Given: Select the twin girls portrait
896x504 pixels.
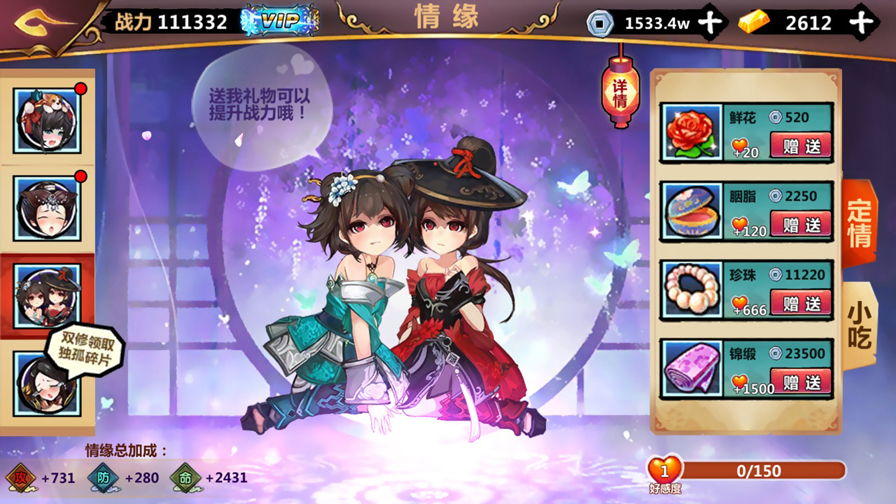Looking at the screenshot, I should point(47,293).
